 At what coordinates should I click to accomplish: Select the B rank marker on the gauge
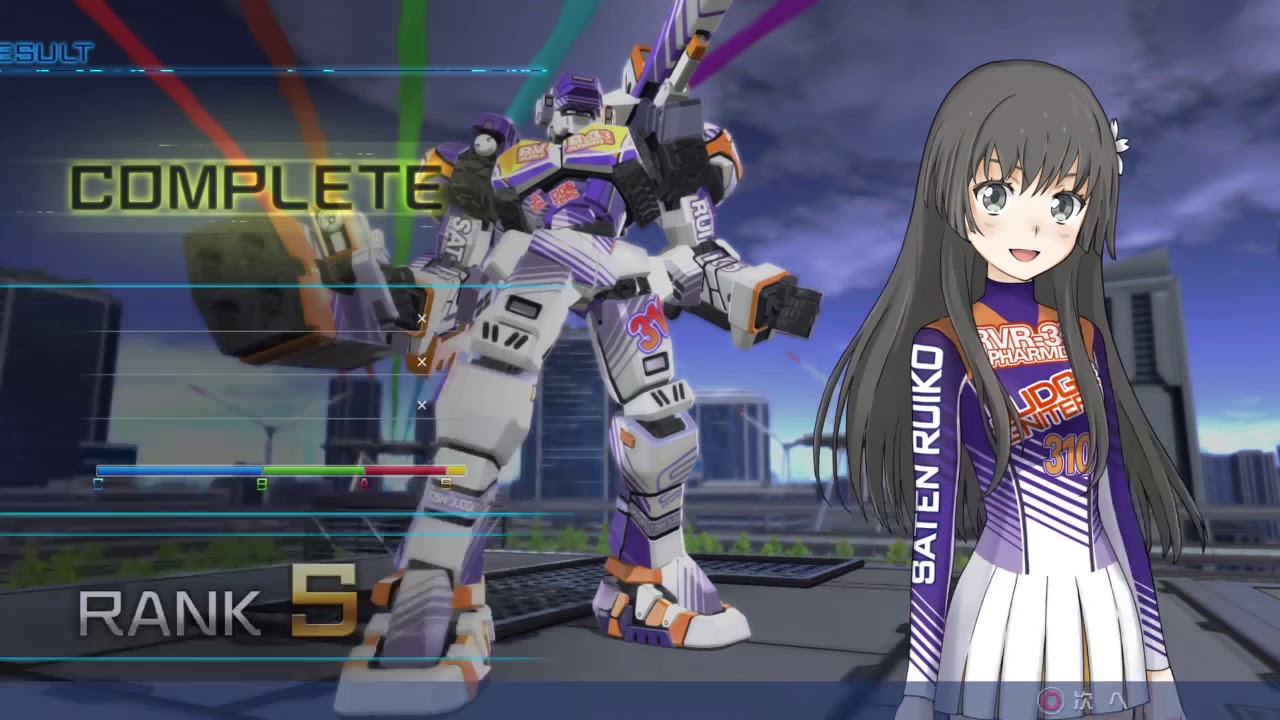[260, 482]
